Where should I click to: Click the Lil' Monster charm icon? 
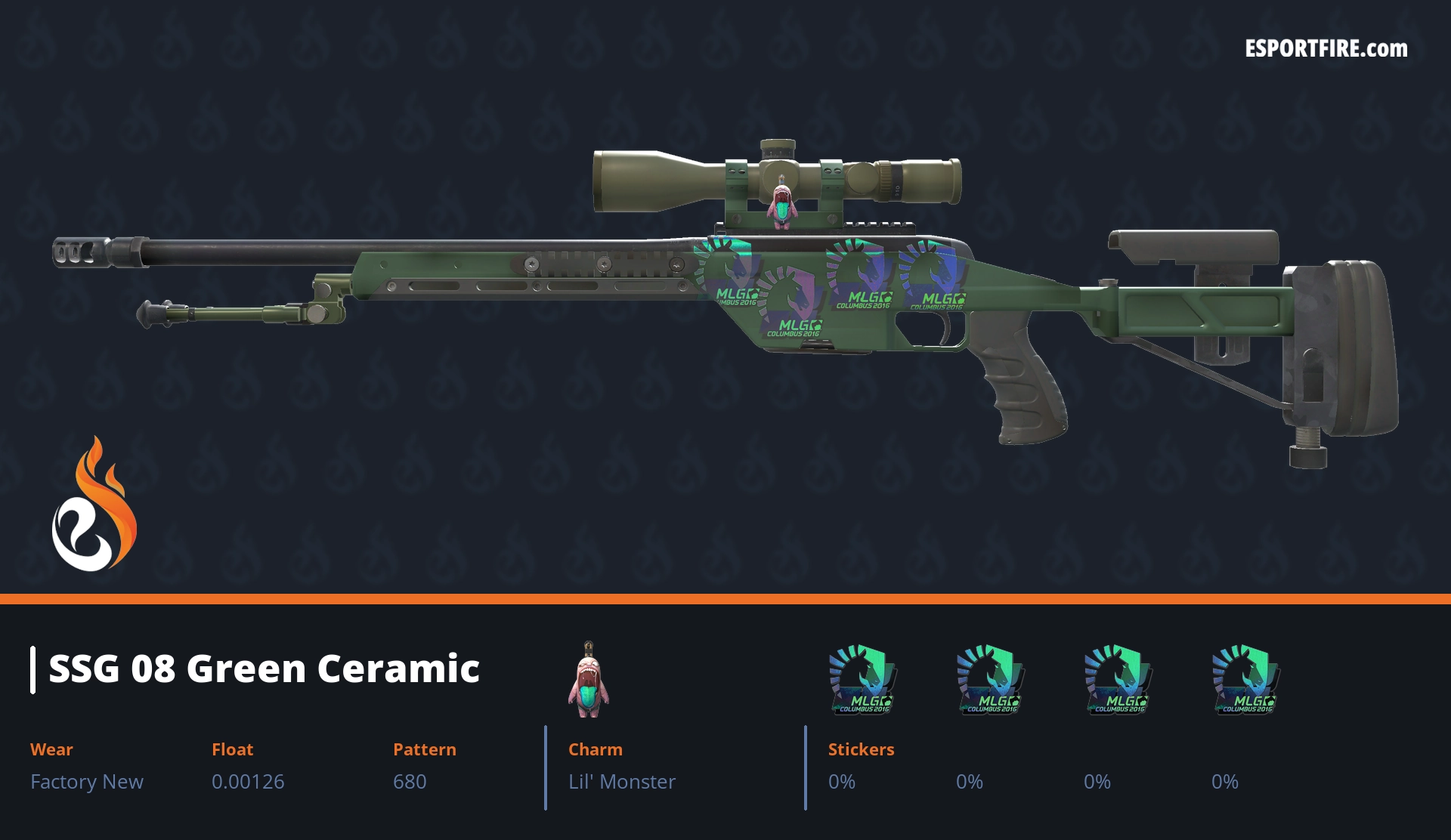[588, 680]
